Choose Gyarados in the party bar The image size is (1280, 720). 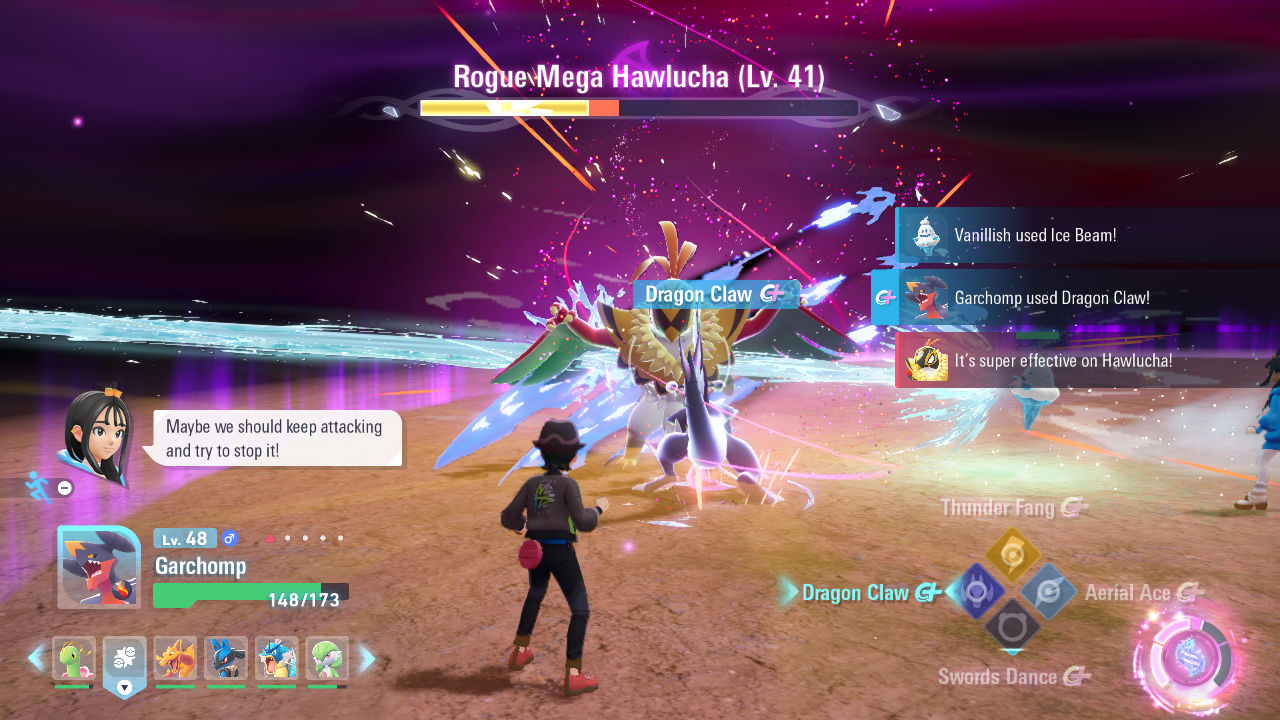tap(277, 658)
